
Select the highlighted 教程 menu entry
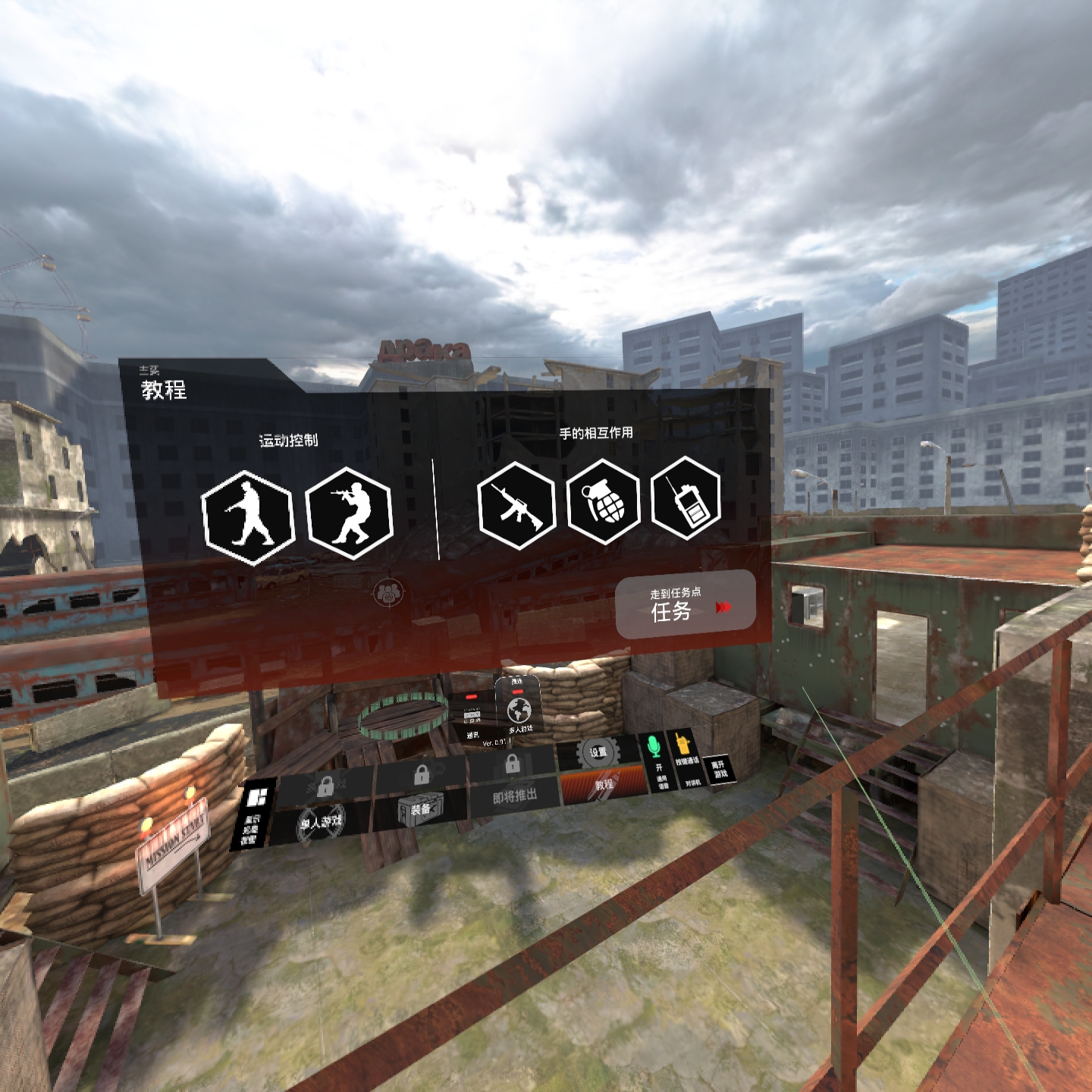(604, 785)
